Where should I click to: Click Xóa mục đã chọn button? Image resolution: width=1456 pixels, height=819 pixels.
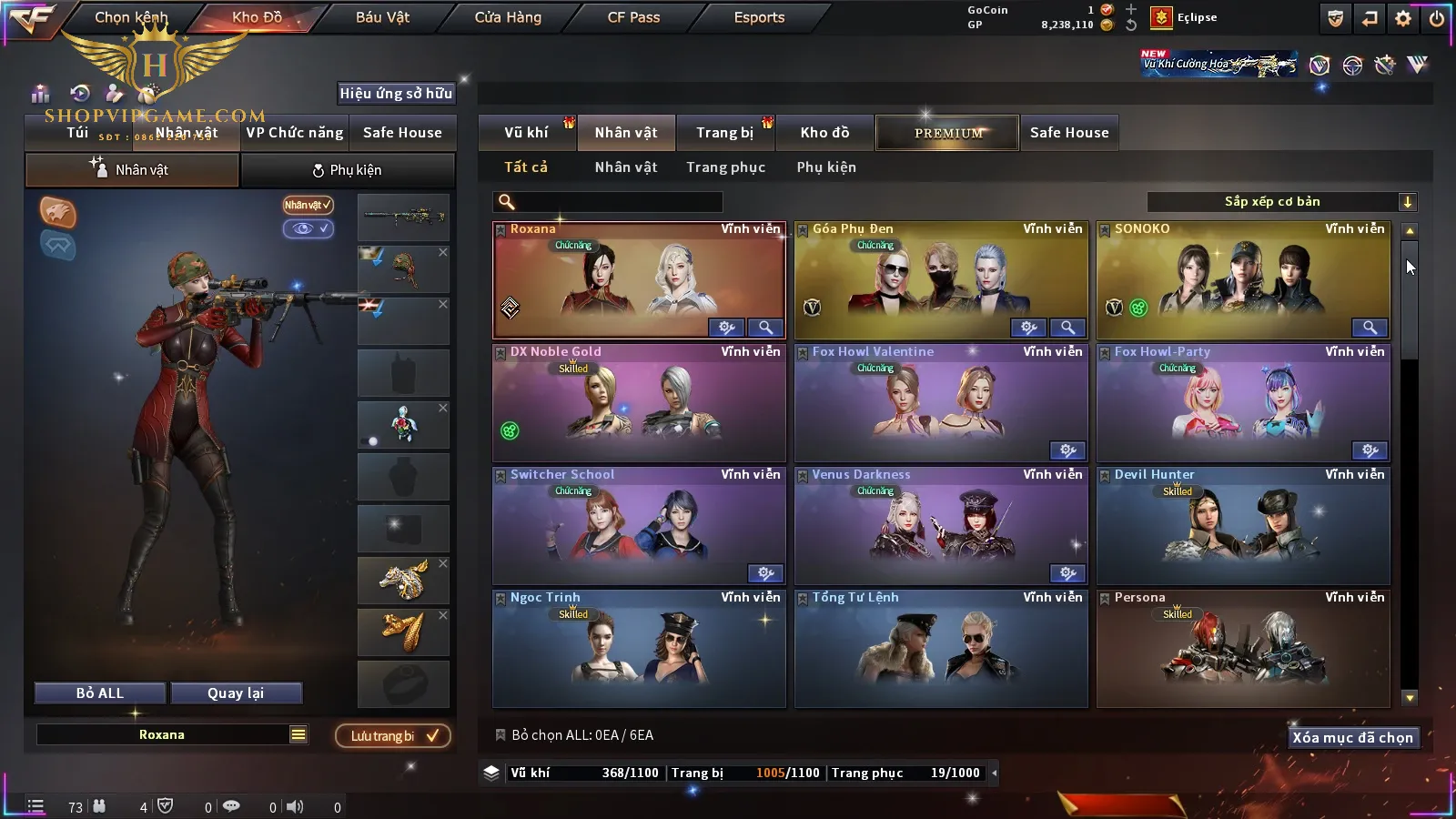point(1352,738)
